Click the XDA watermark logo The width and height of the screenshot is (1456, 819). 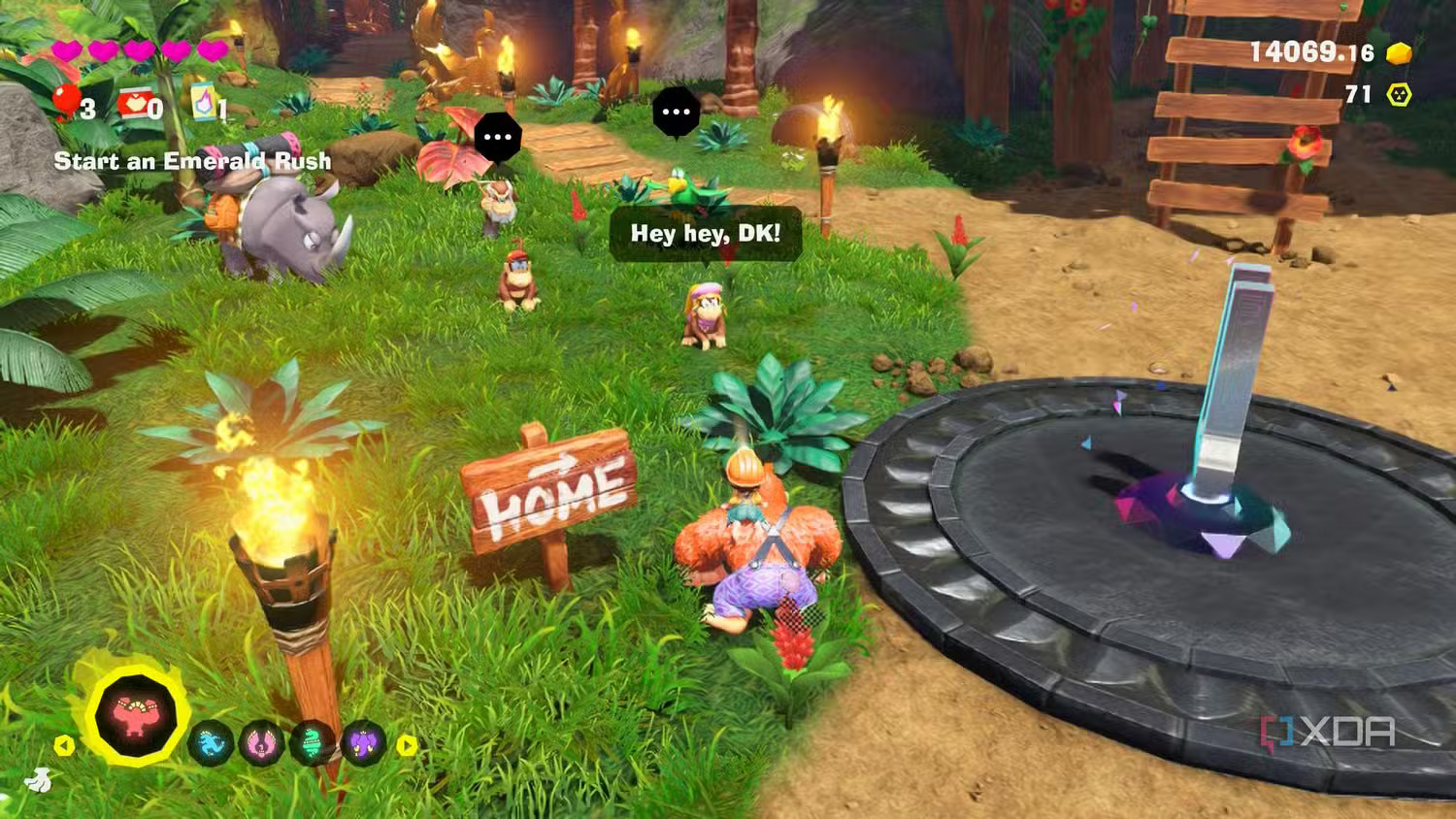click(x=1328, y=734)
